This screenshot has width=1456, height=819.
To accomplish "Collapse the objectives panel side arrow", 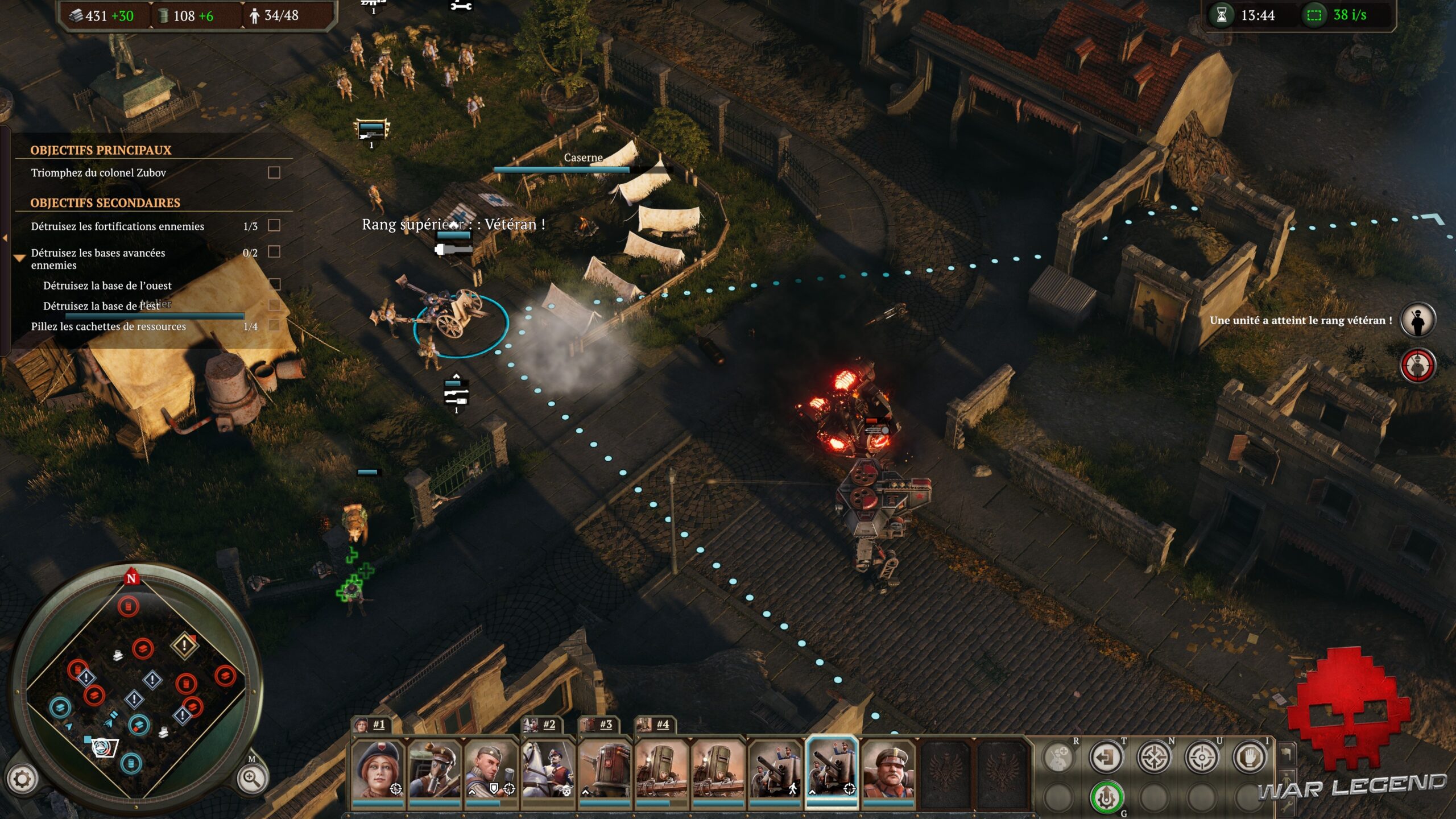I will pos(5,238).
